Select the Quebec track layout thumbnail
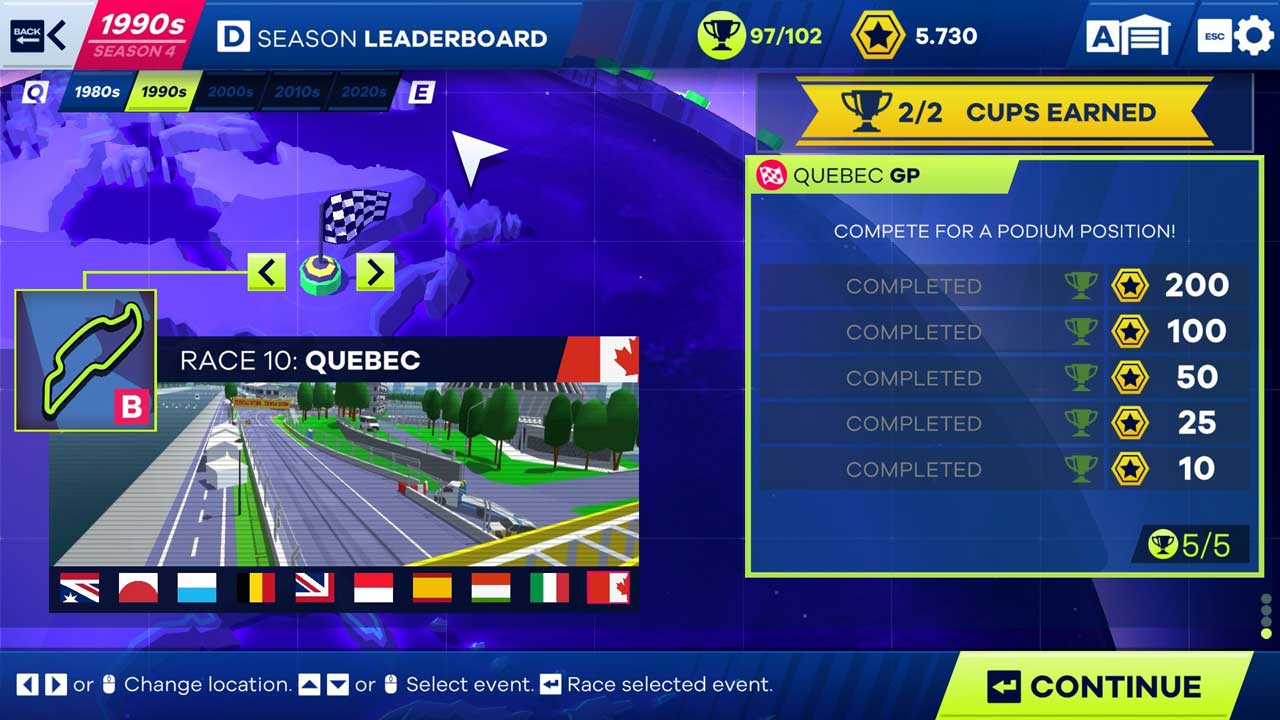 tap(86, 360)
